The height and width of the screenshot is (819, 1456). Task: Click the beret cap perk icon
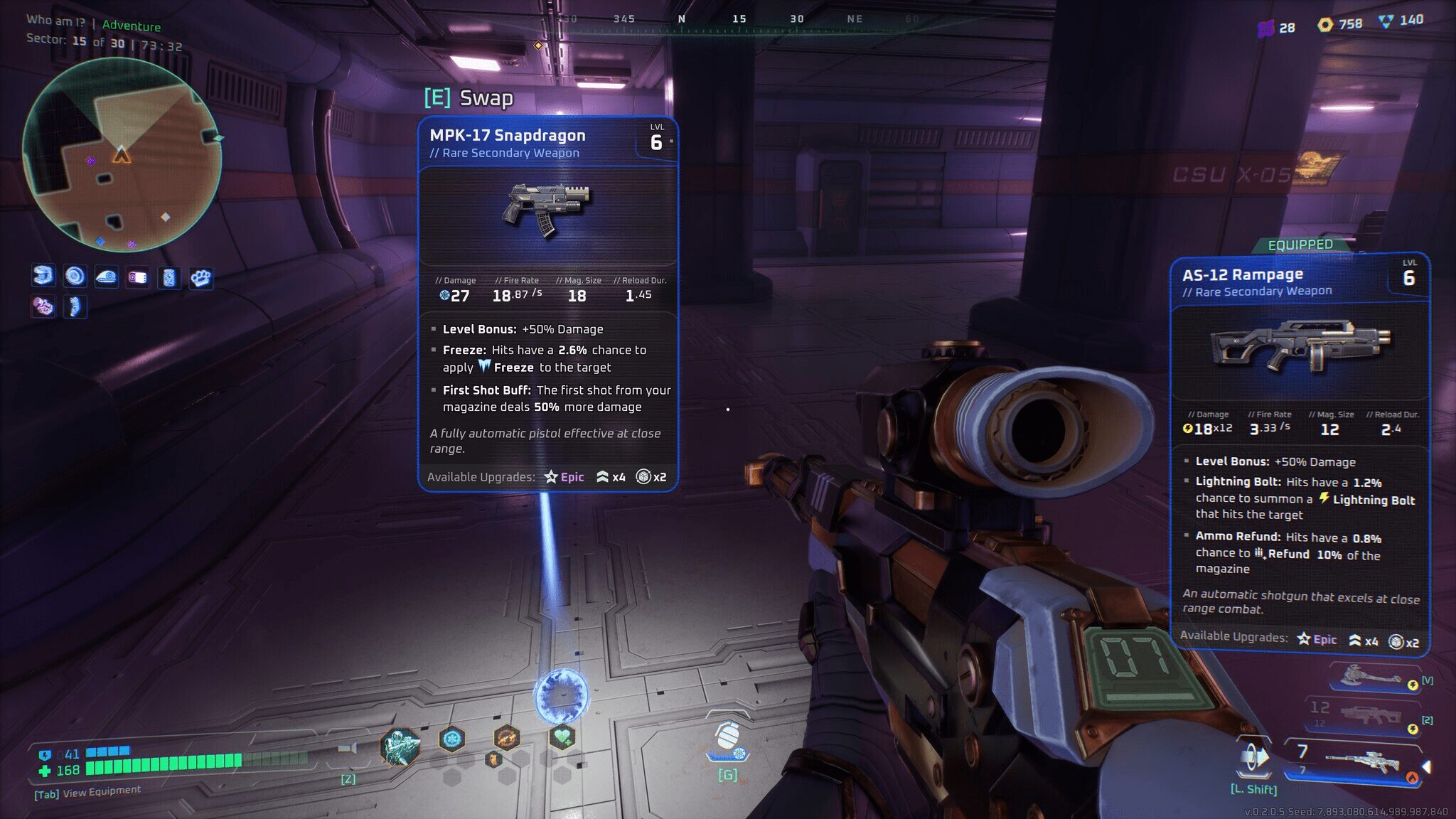click(x=106, y=277)
